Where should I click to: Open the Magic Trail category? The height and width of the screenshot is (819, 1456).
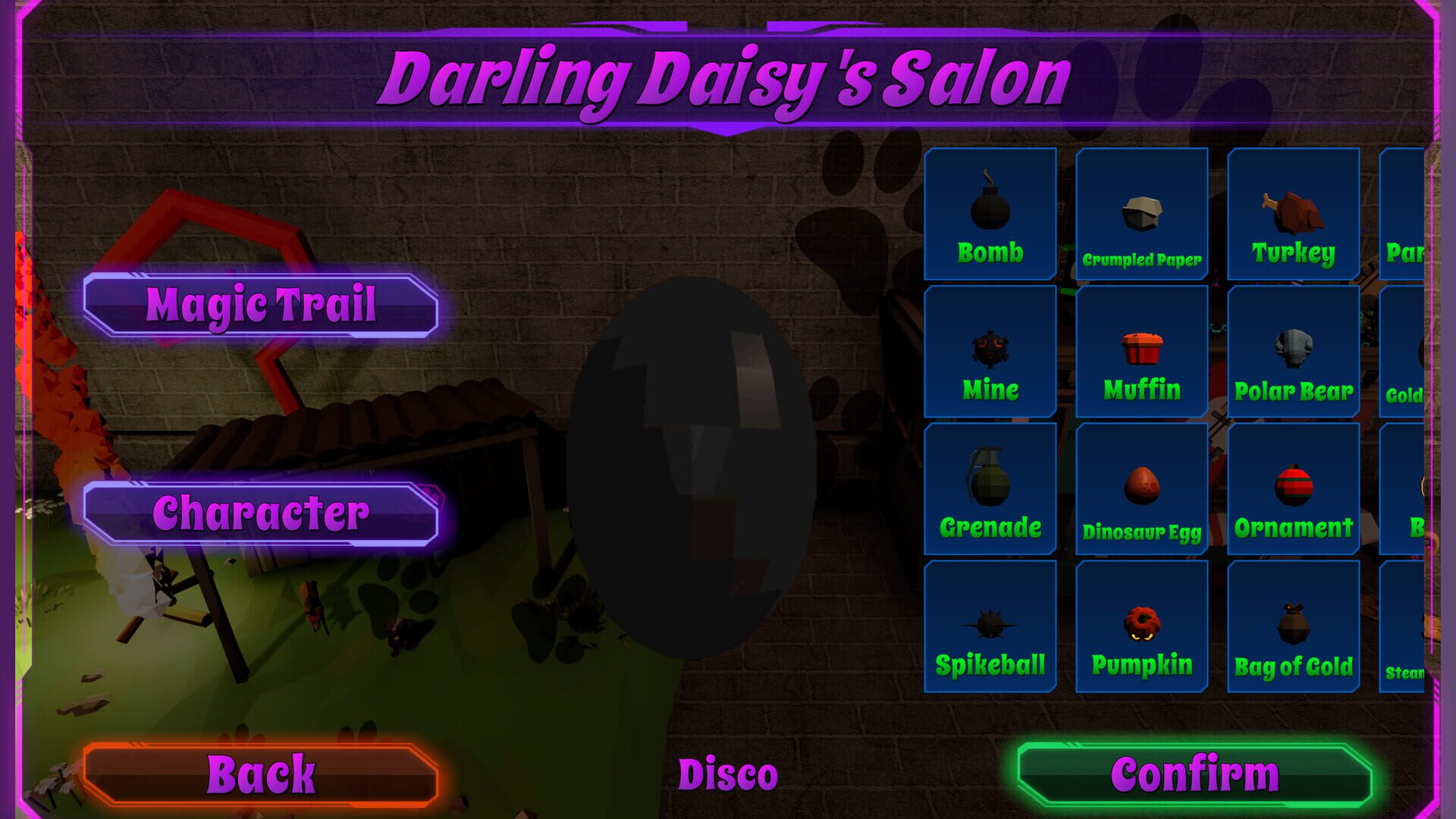click(x=262, y=306)
